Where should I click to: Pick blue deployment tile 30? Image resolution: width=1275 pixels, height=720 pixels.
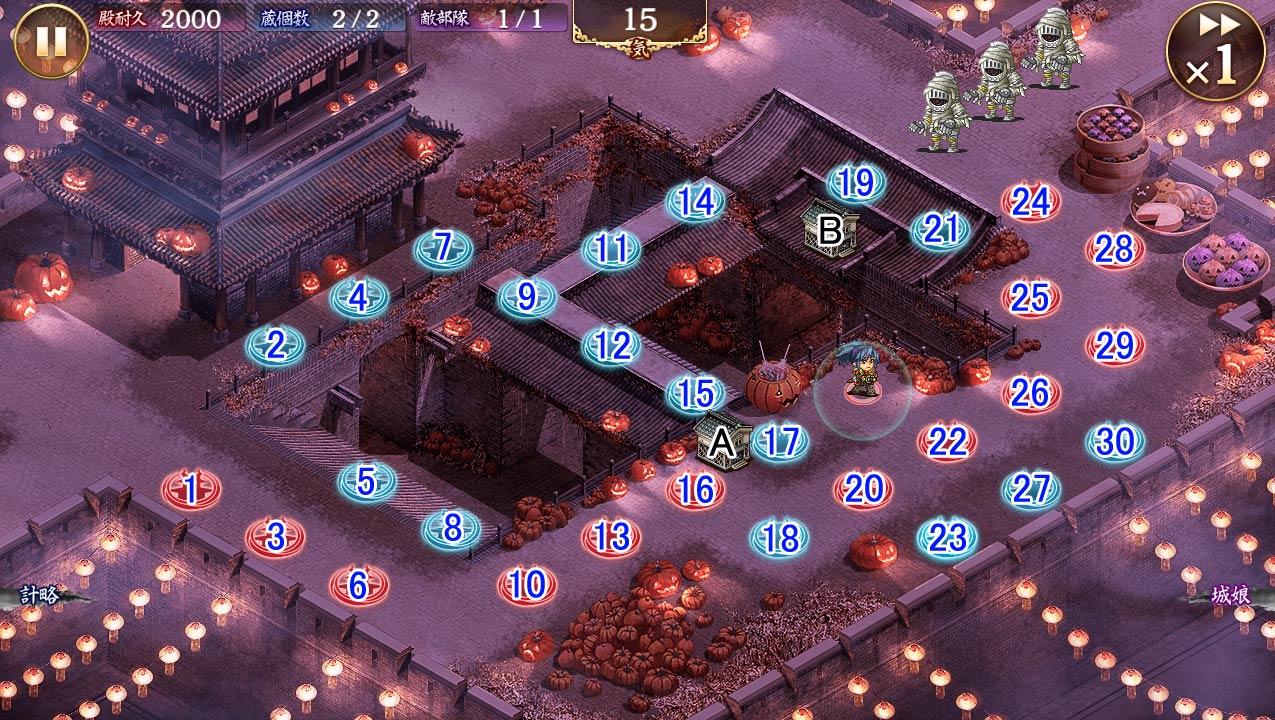point(1115,441)
